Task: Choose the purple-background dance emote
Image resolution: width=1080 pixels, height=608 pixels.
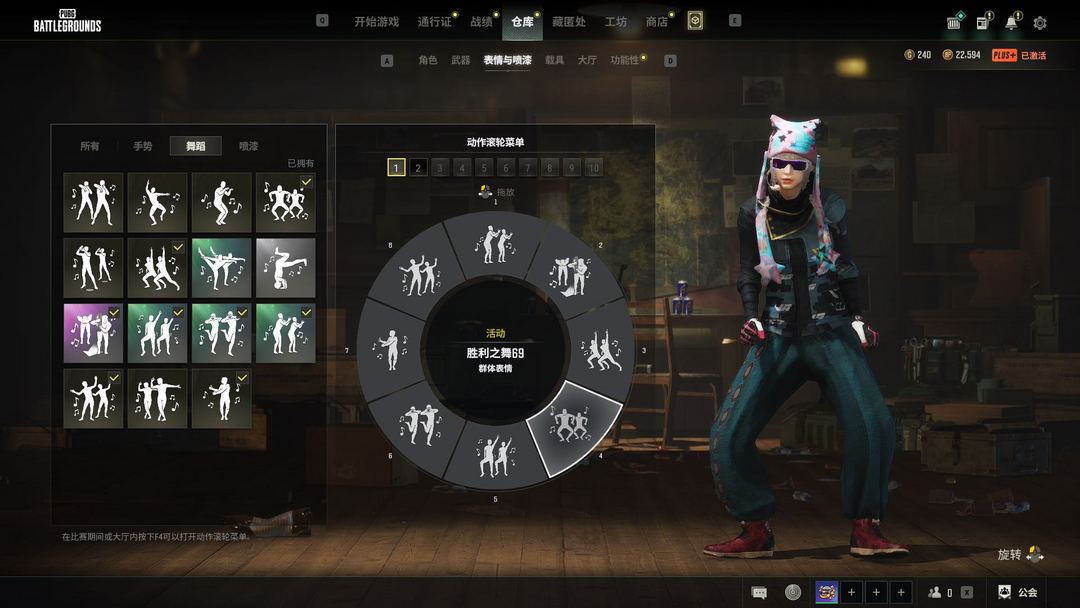Action: [93, 333]
